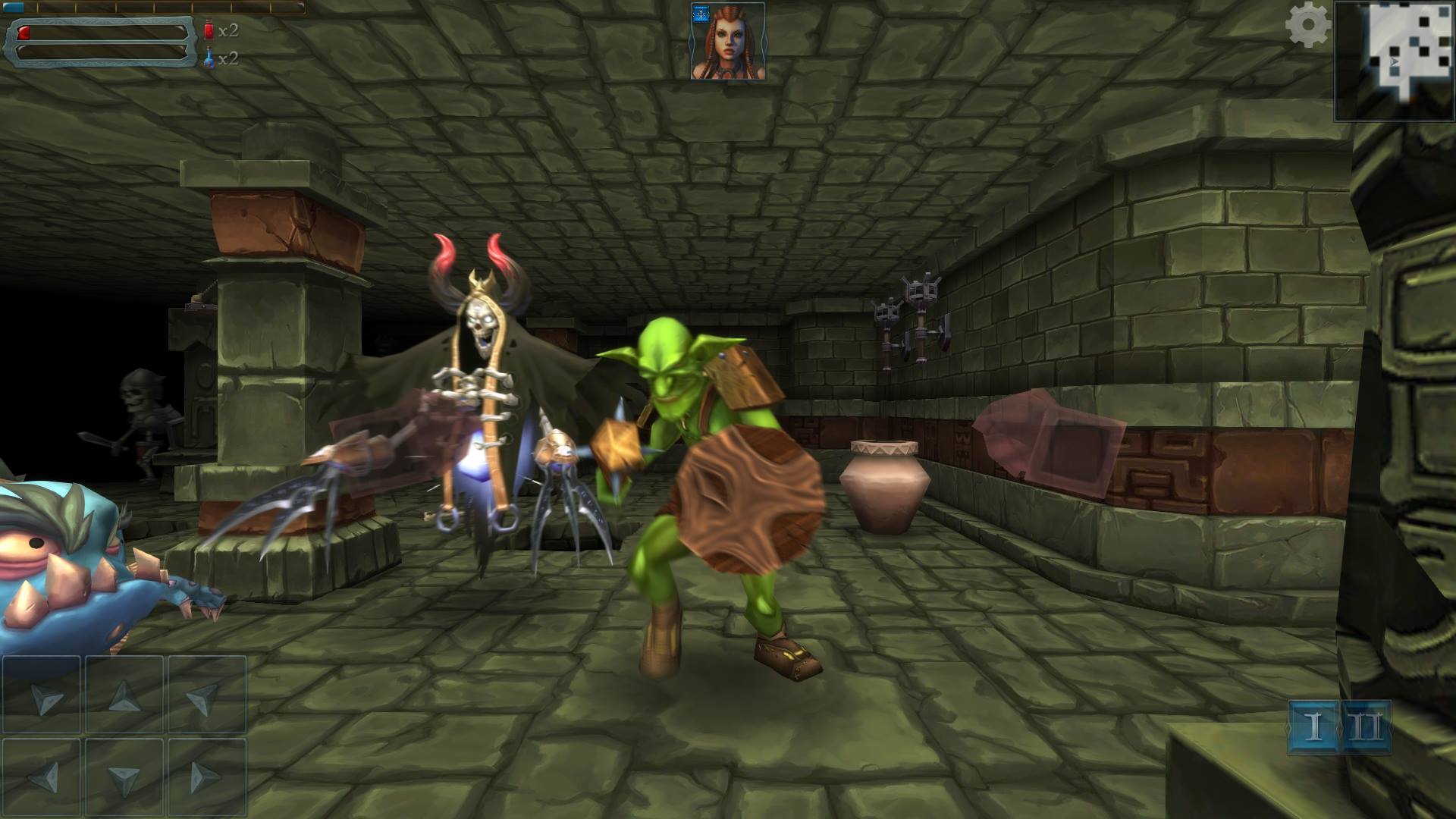Screen dimensions: 1456x819
Task: Click the buff icon on the character portrait
Action: click(x=700, y=15)
